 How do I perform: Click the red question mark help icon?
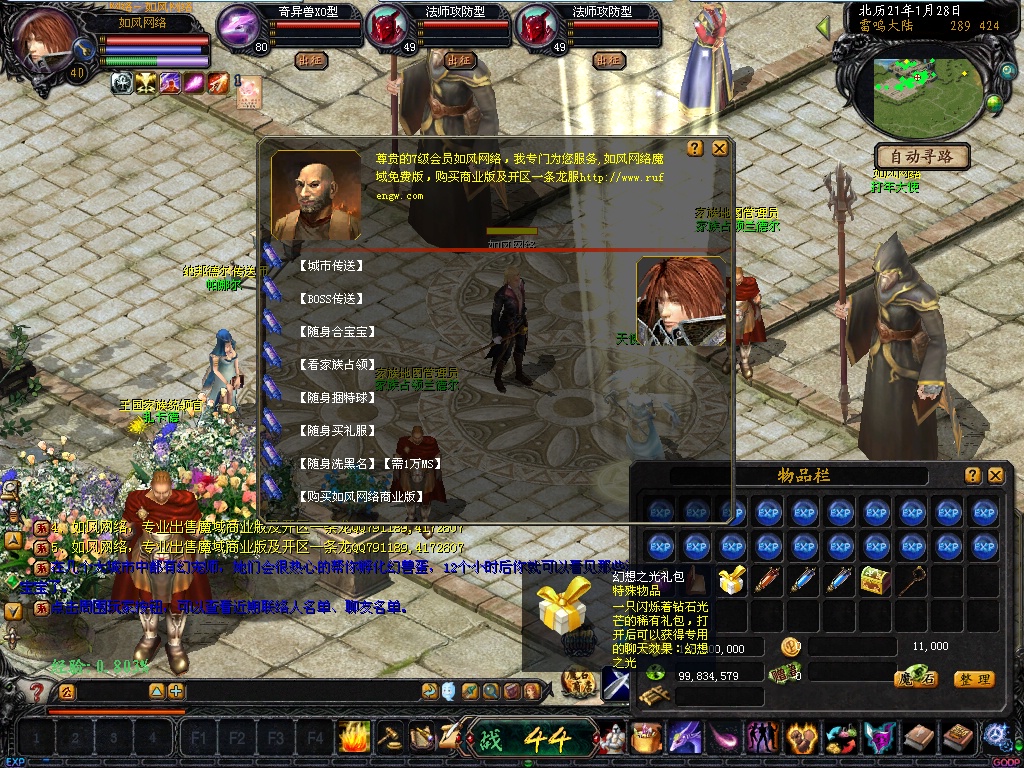pos(37,691)
